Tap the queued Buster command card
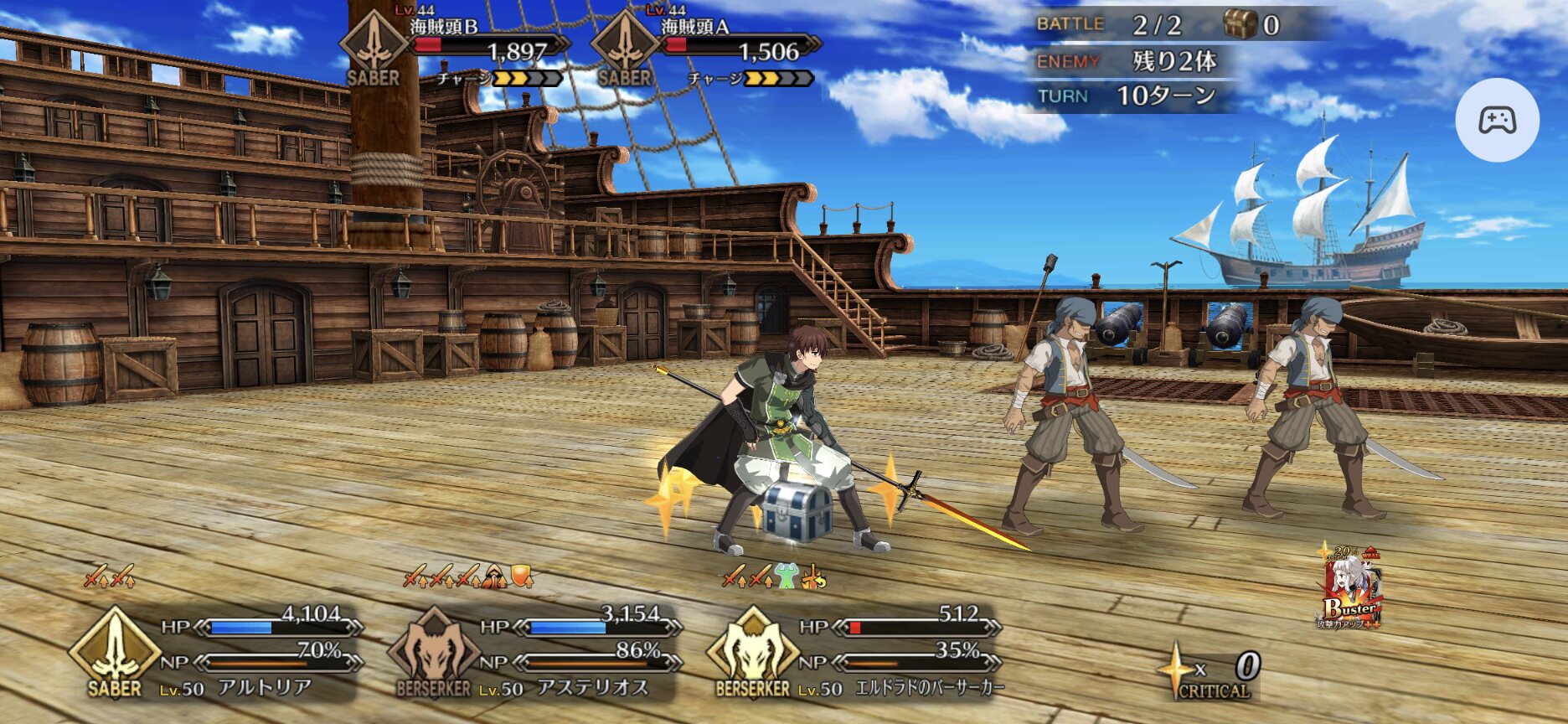 [x=1350, y=590]
